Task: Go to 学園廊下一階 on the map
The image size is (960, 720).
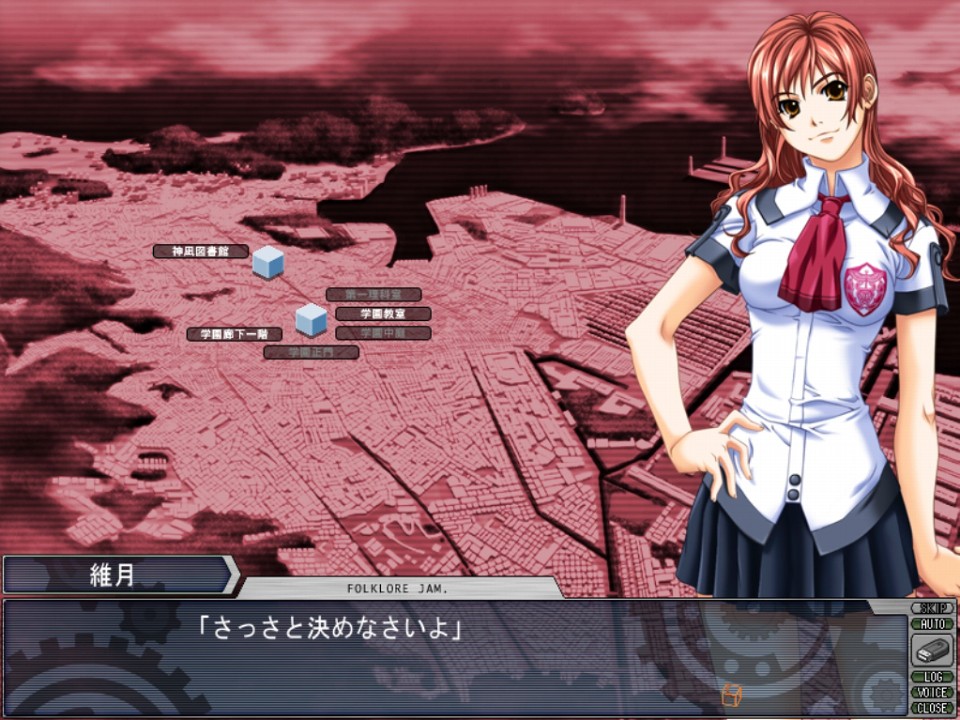Action: click(234, 334)
